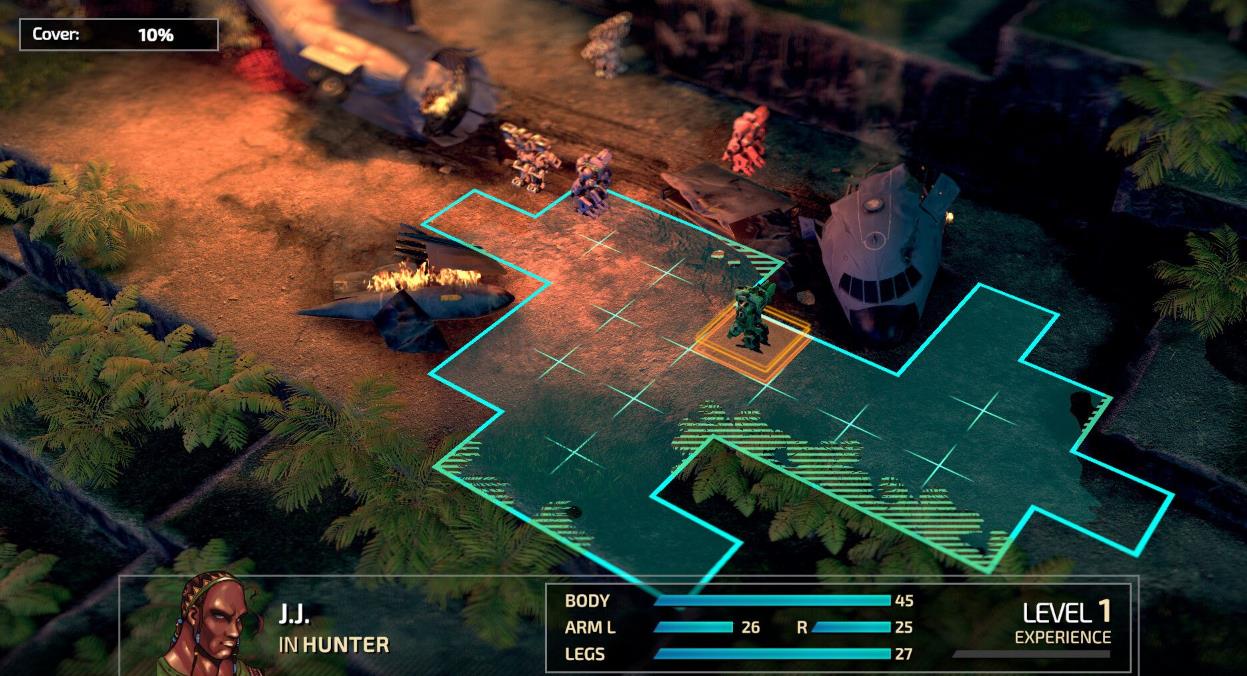Click J.J.'s pilot portrait
Screen dimensions: 1247x676
[x=212, y=624]
